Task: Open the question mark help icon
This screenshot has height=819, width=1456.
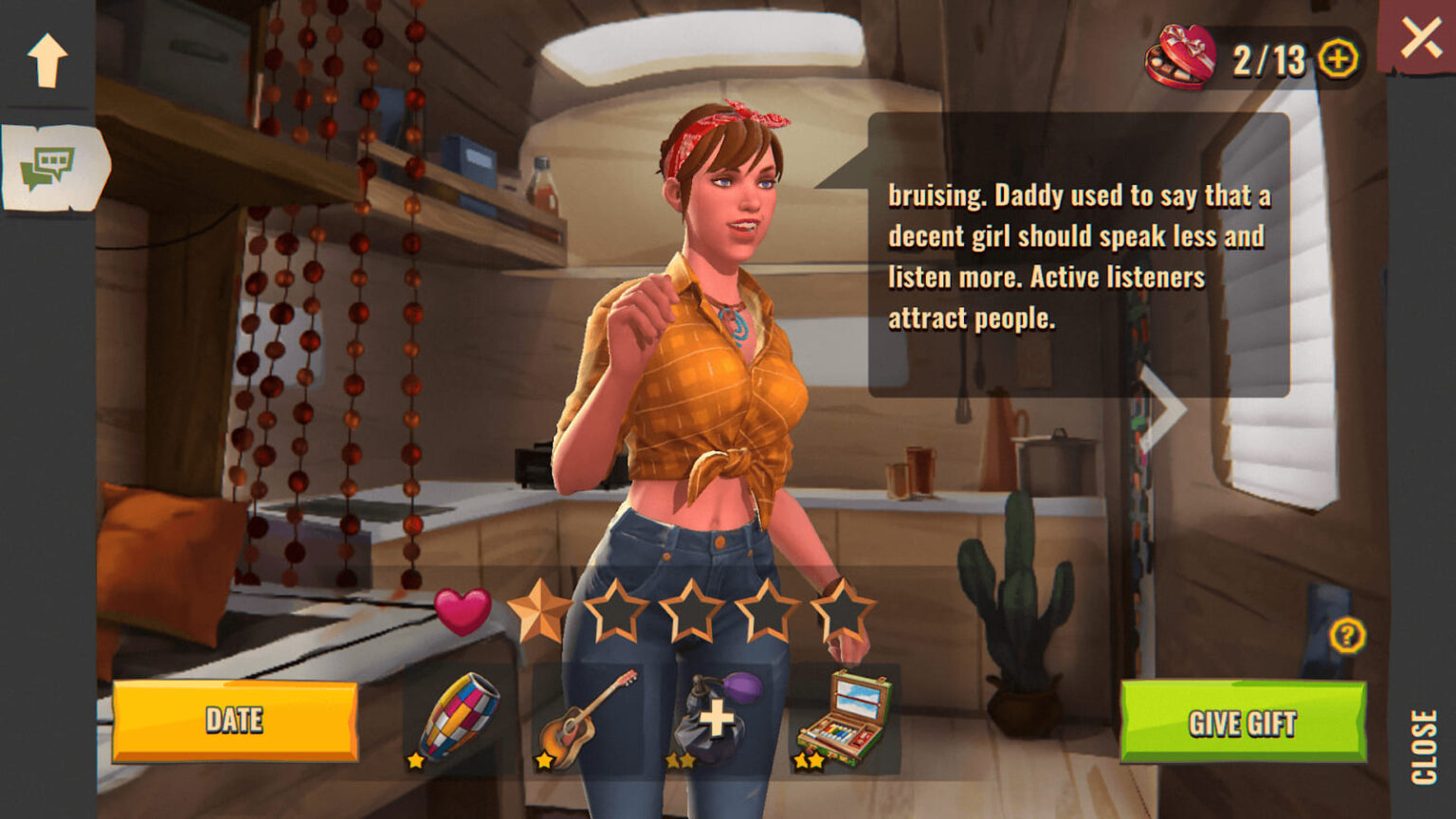Action: [x=1346, y=634]
